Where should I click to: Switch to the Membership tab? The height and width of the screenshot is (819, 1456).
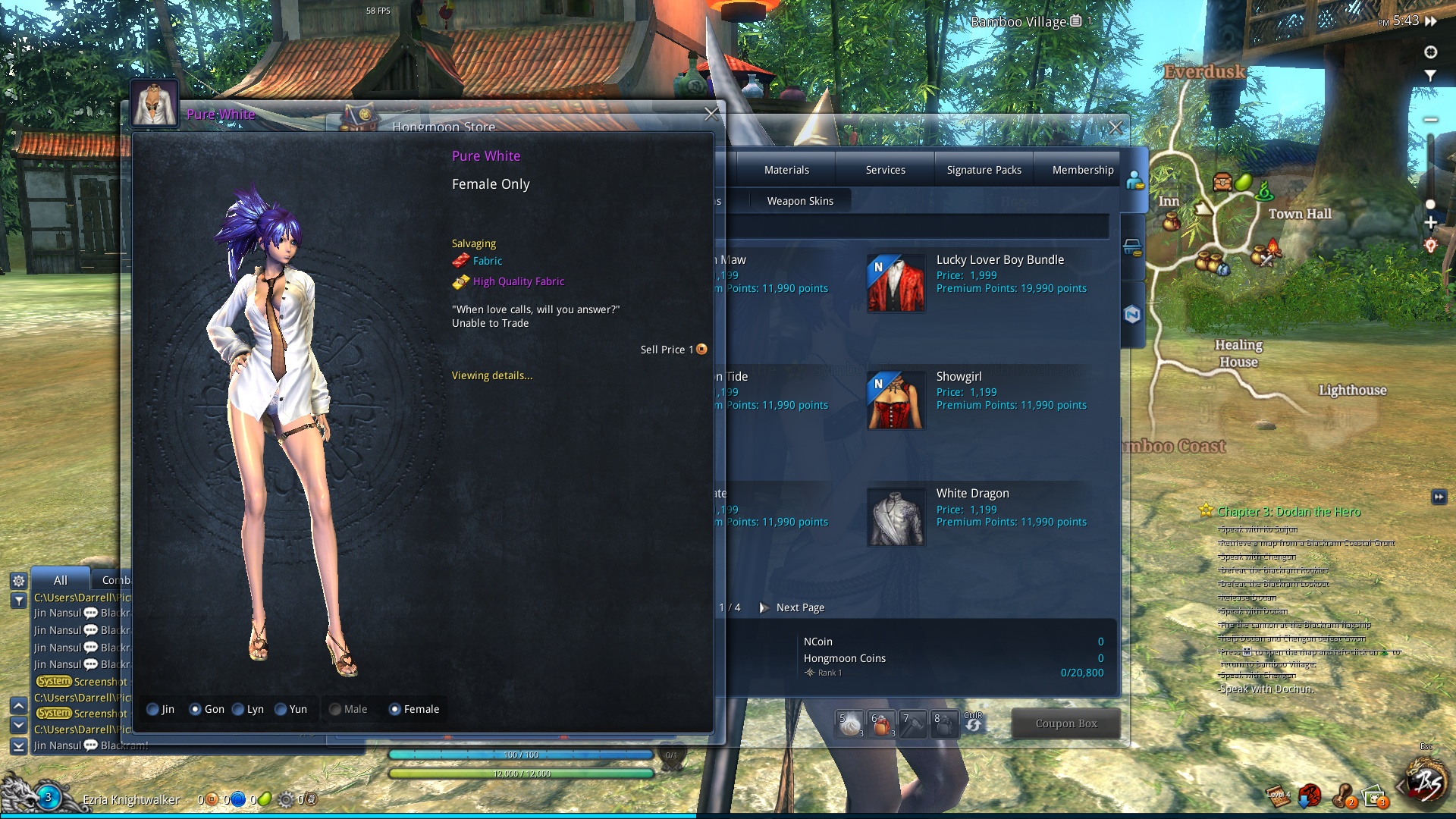point(1082,170)
